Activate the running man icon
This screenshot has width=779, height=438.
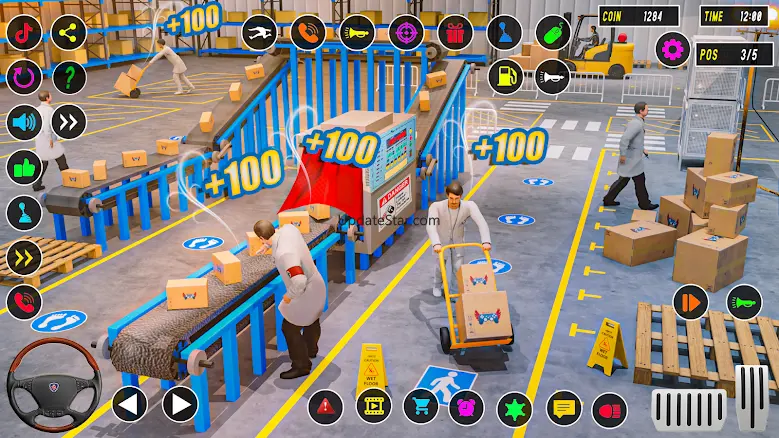(x=260, y=32)
